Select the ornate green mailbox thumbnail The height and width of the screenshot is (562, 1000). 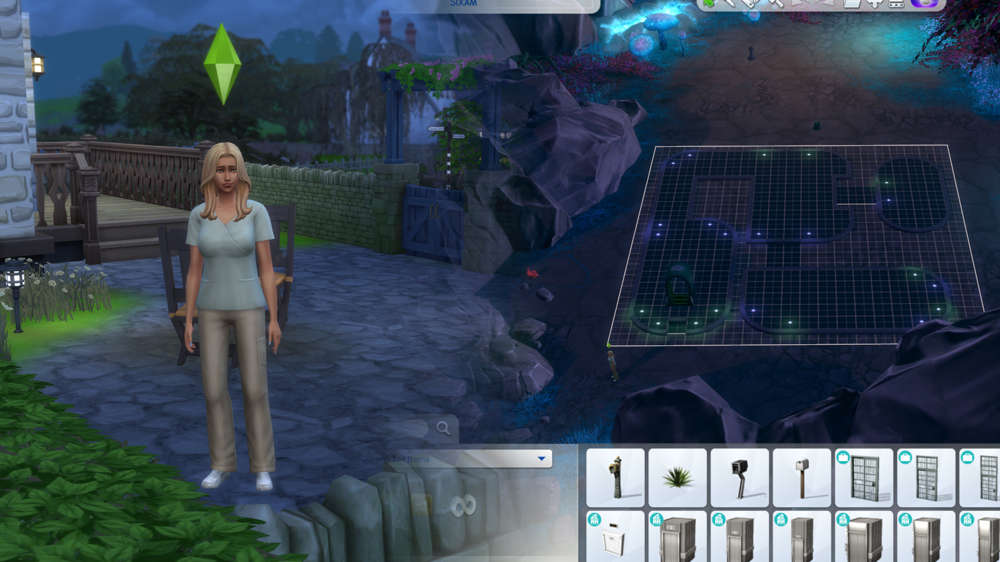(x=615, y=477)
